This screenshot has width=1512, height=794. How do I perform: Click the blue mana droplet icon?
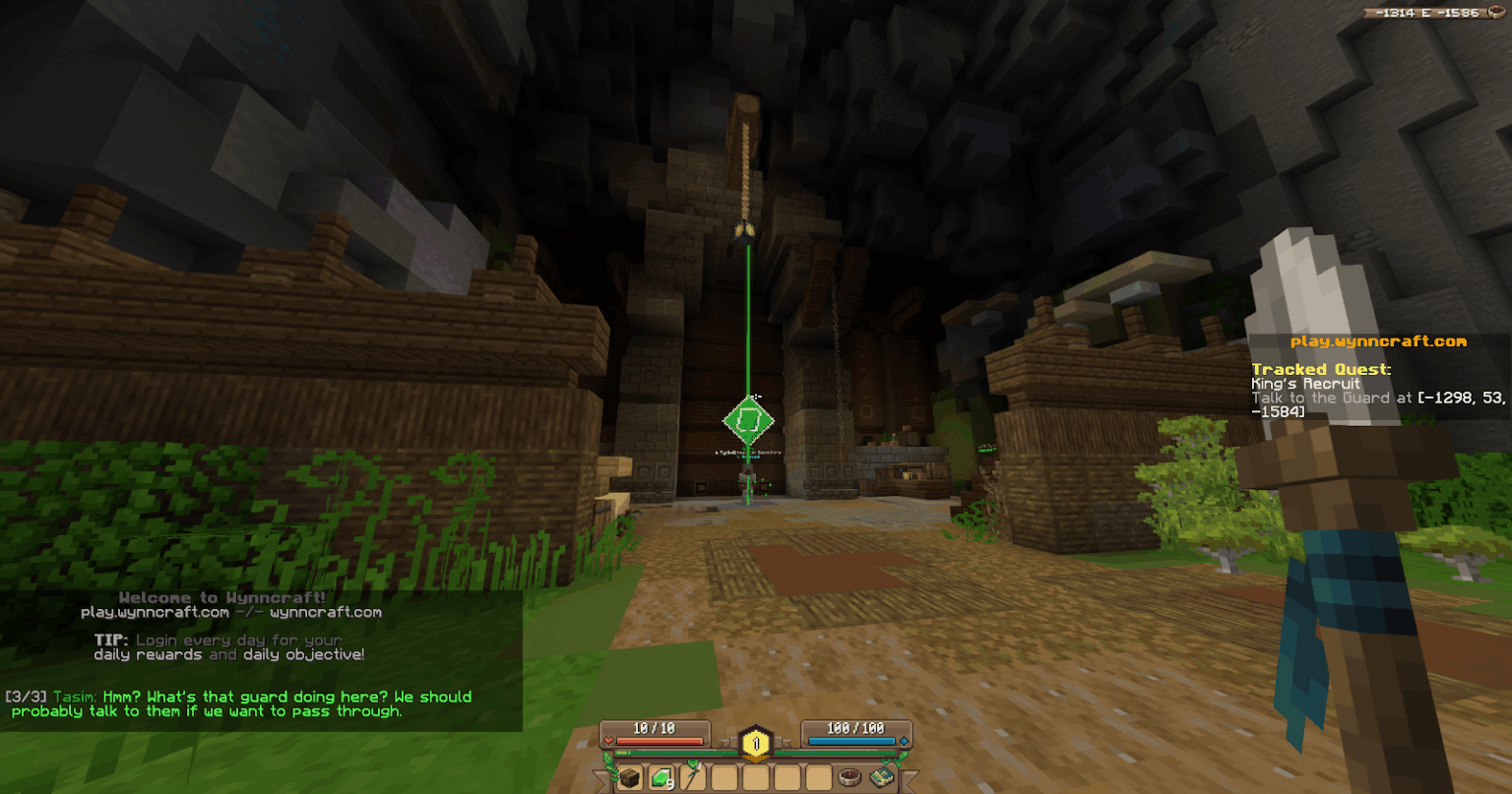(905, 740)
